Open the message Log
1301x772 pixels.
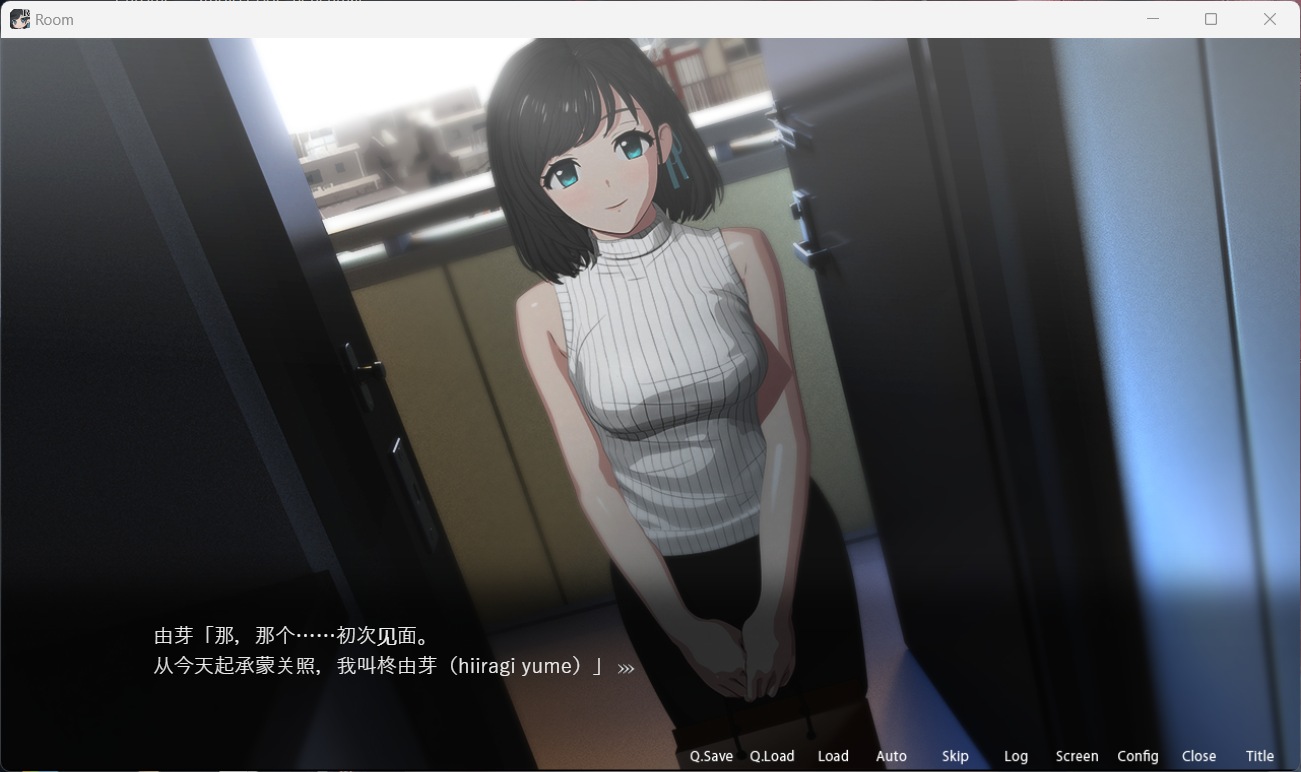point(1016,756)
